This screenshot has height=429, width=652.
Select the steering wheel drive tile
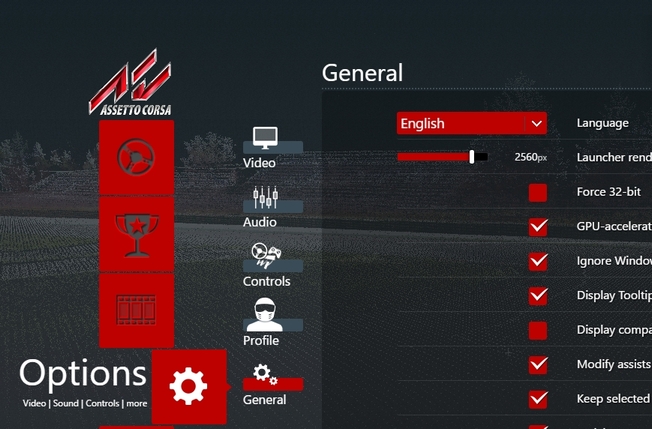(136, 157)
